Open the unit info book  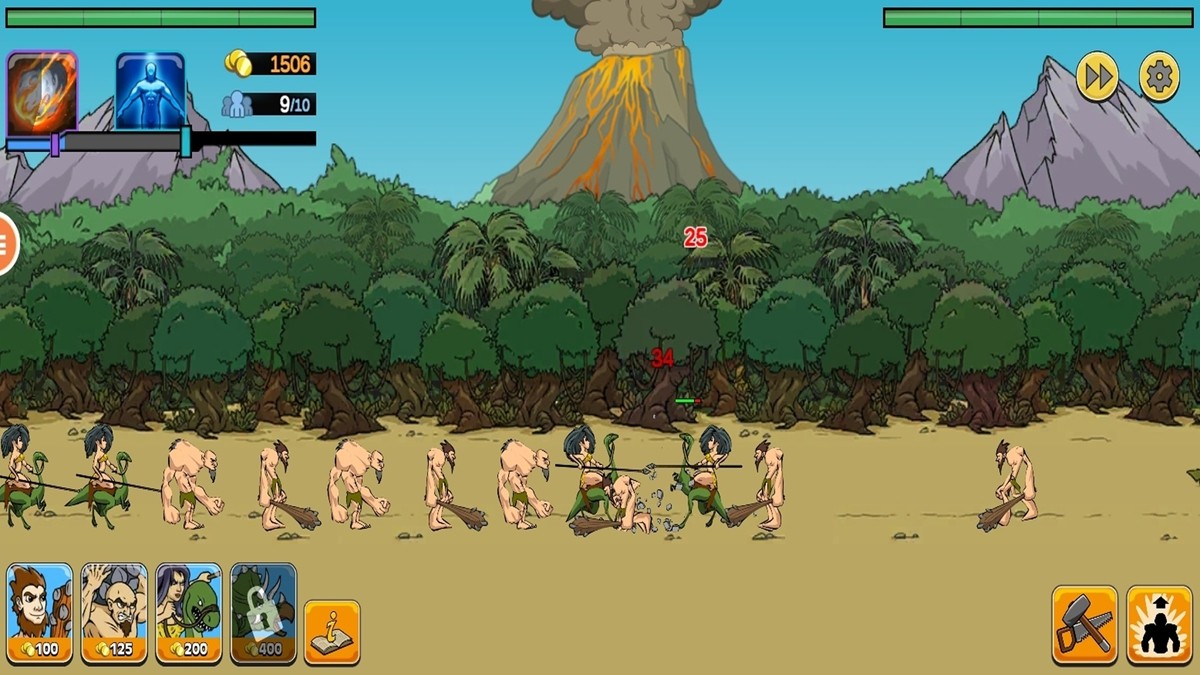(332, 632)
